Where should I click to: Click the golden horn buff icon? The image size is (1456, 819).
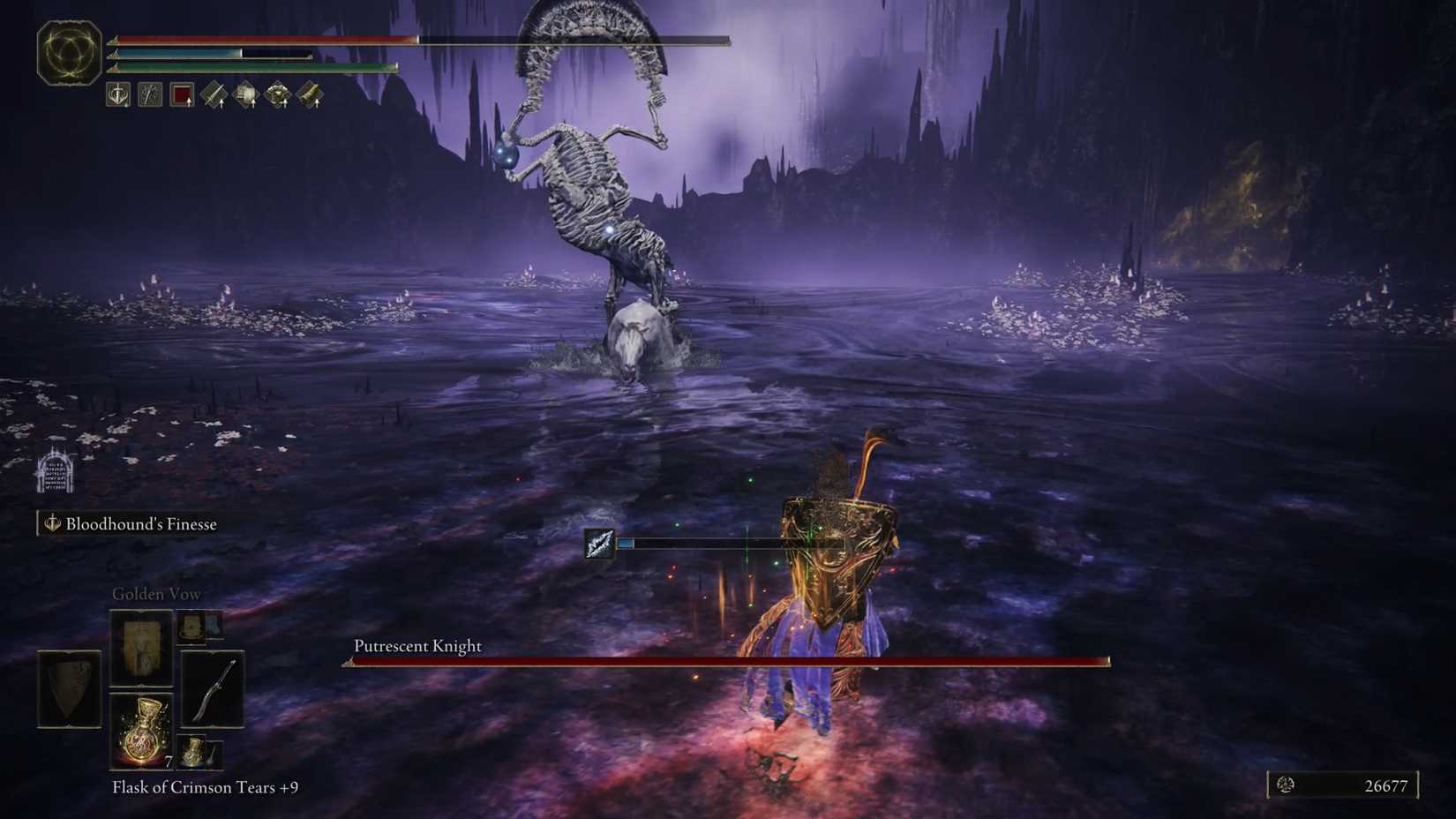[310, 94]
